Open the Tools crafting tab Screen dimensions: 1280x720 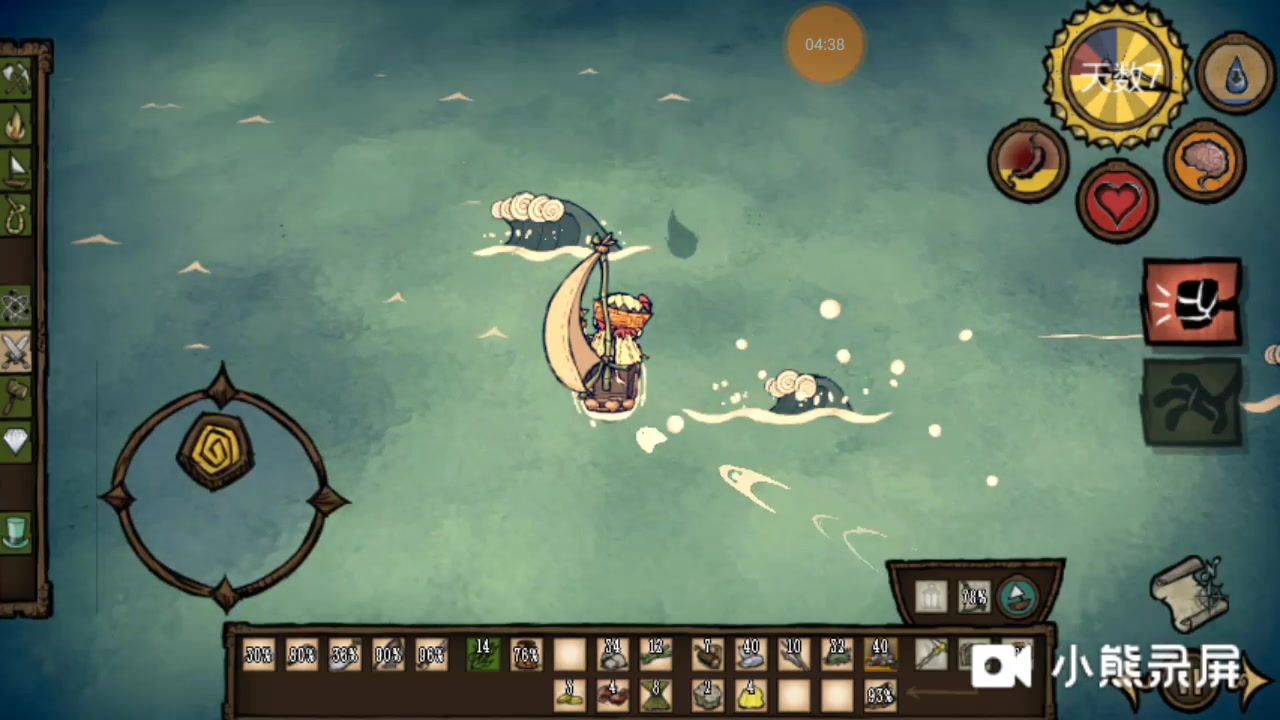17,79
